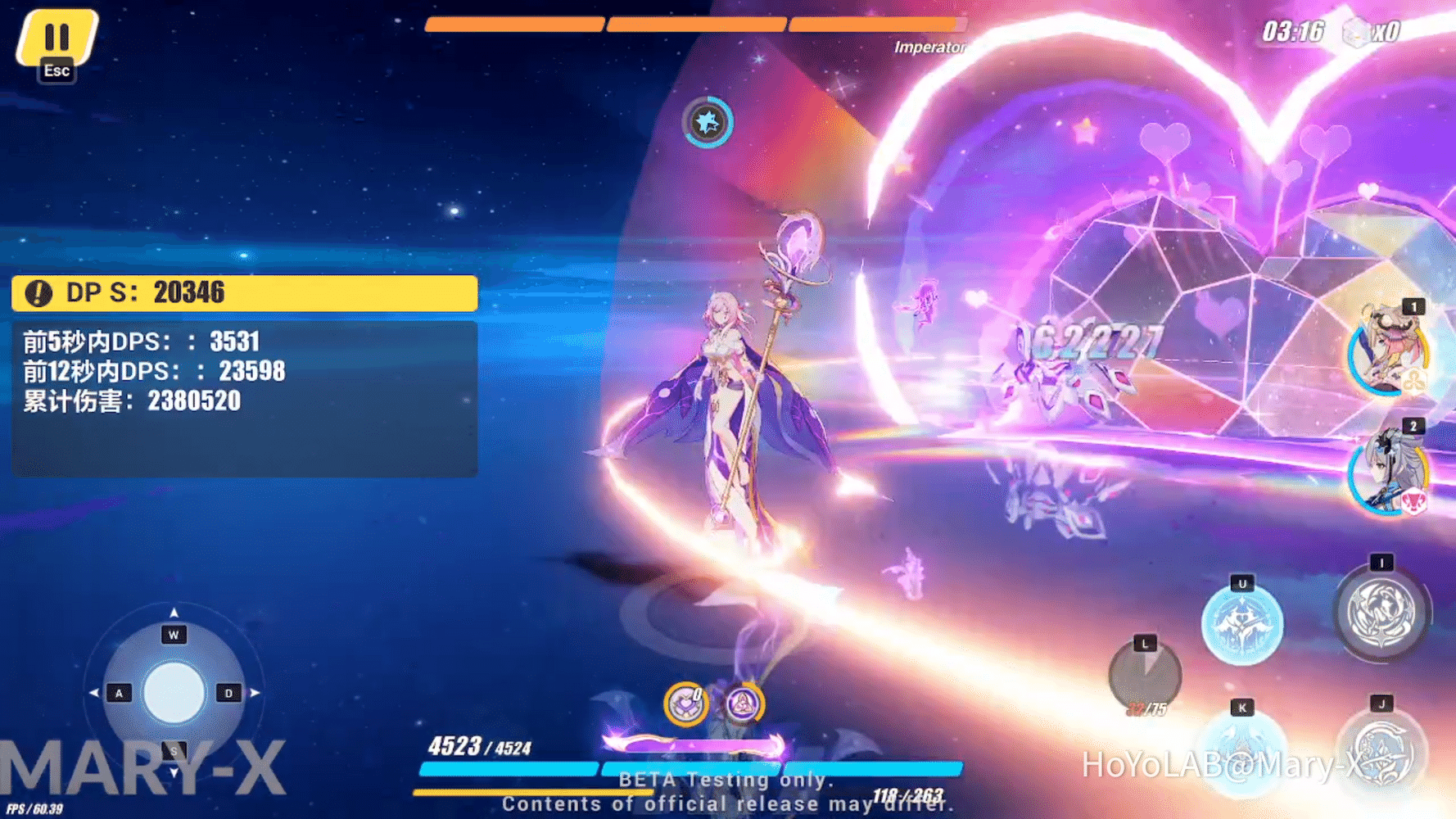Tap the U evasion skill icon
Image resolution: width=1456 pixels, height=819 pixels.
[1241, 626]
